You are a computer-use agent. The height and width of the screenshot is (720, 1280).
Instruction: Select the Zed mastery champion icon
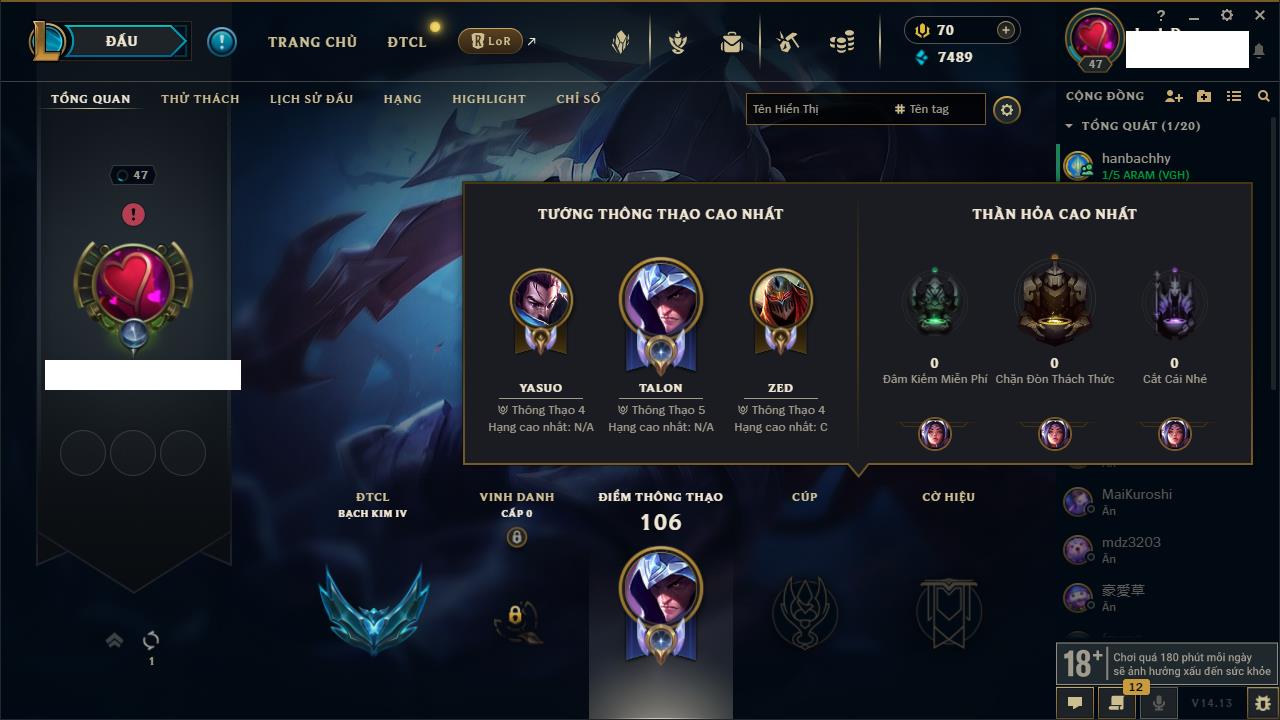pos(781,300)
